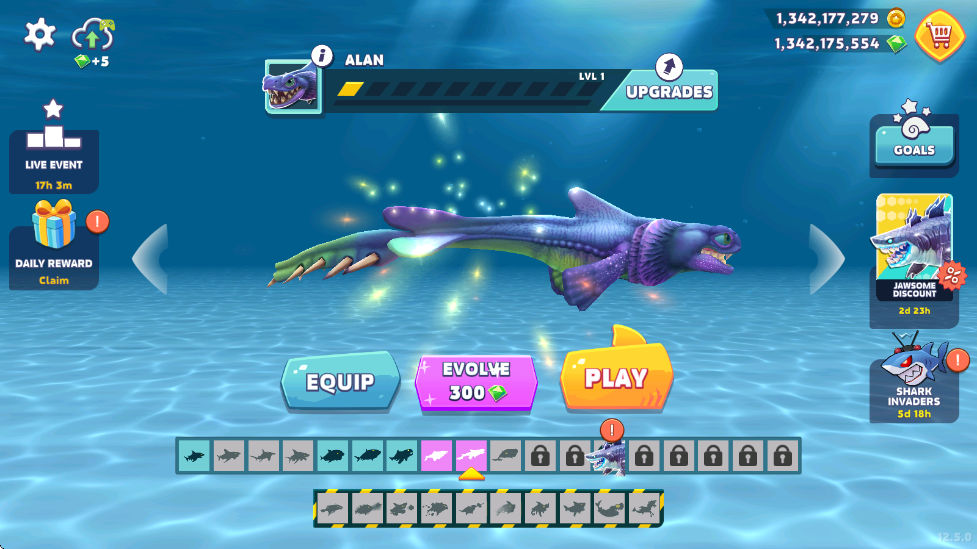Open the Jawsome Discount offer
The width and height of the screenshot is (977, 549).
tap(914, 250)
